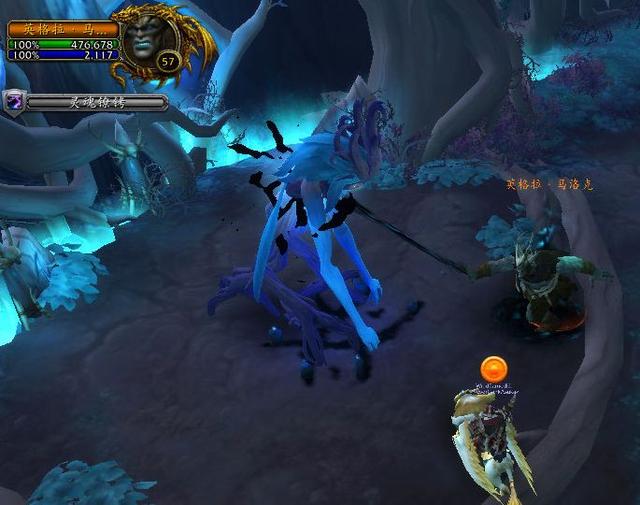This screenshot has width=640, height=505.
Task: Select the orange 英格拉·马… target name plate
Action: (63, 29)
